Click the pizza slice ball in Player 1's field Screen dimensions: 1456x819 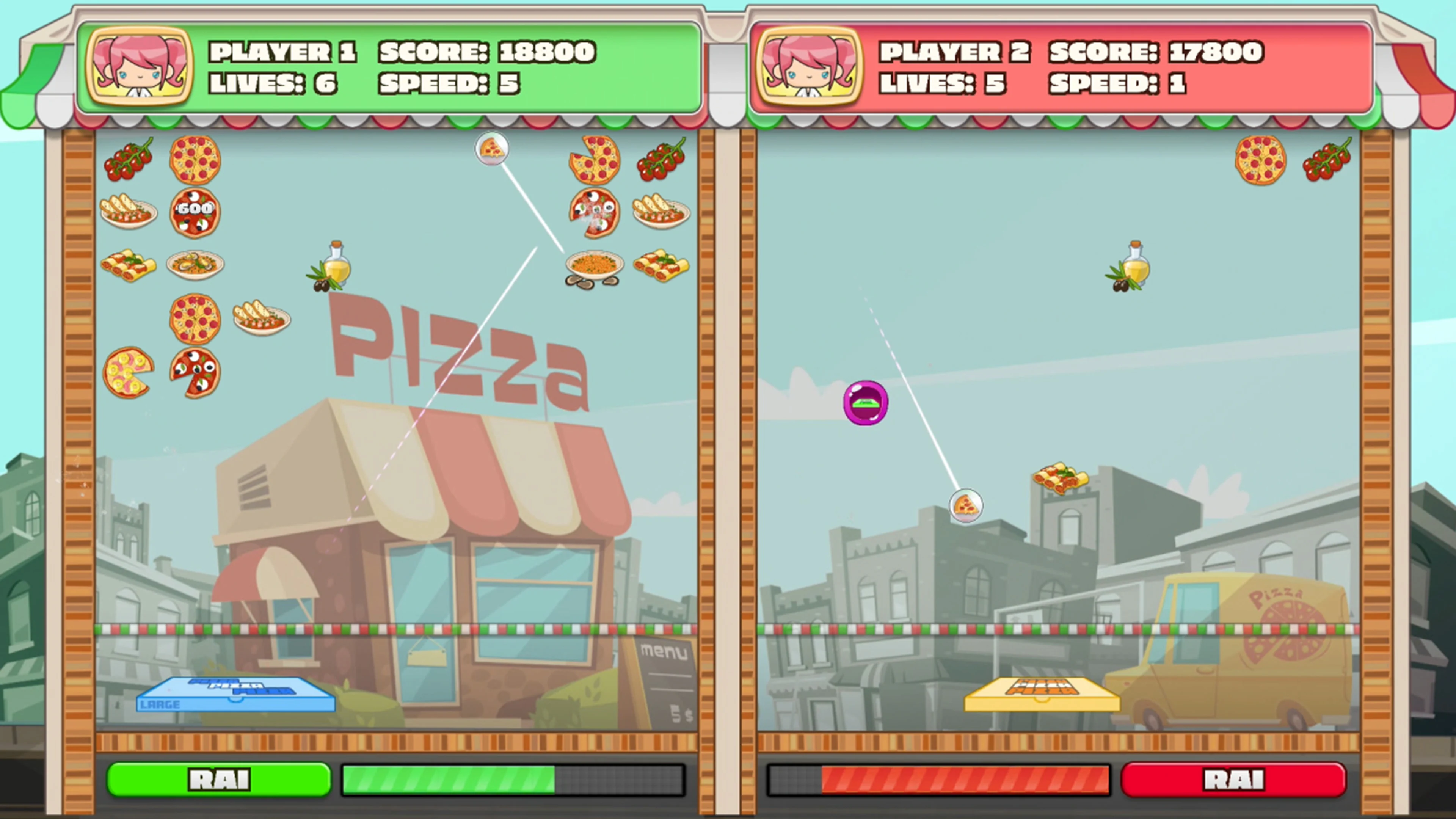click(491, 149)
